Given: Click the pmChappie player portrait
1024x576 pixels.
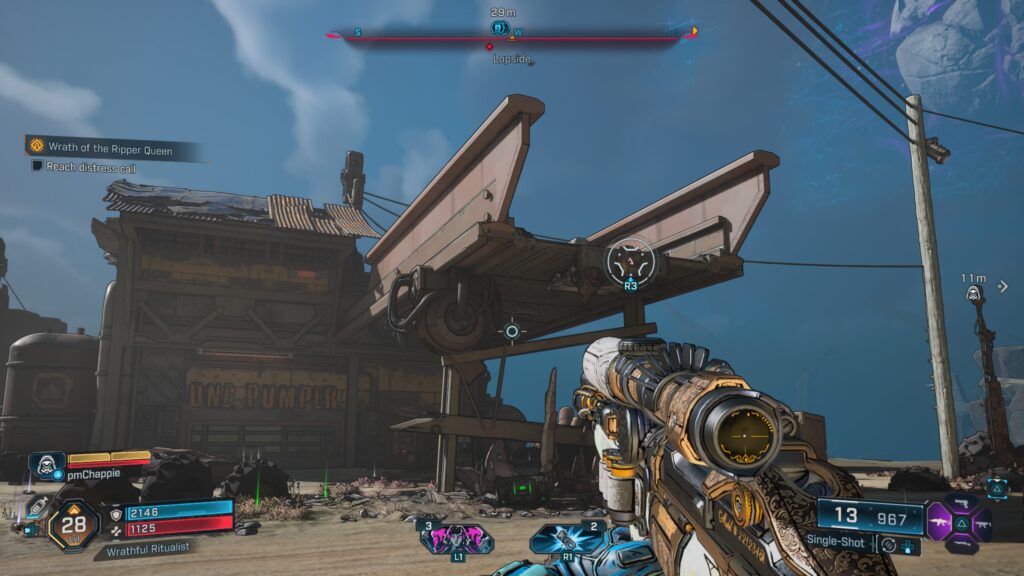Looking at the screenshot, I should pos(46,465).
